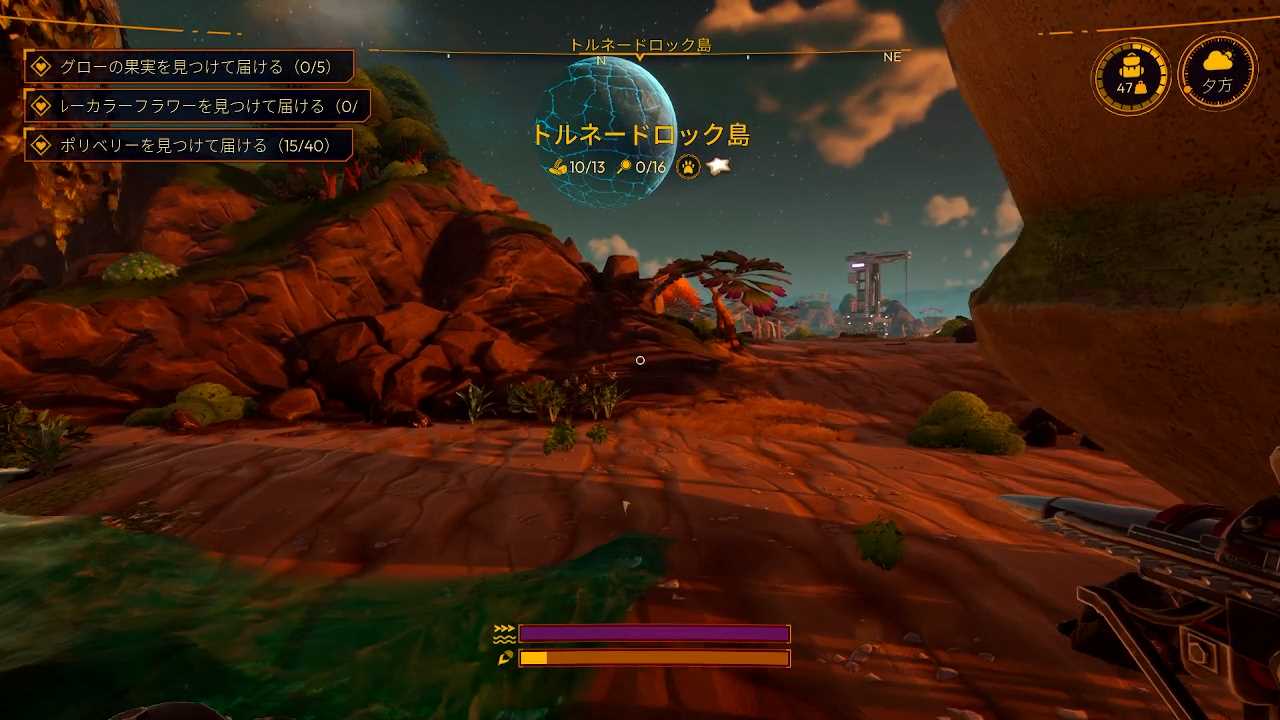
Task: Select the Polyberry delivery objective (15/40)
Action: coord(189,145)
